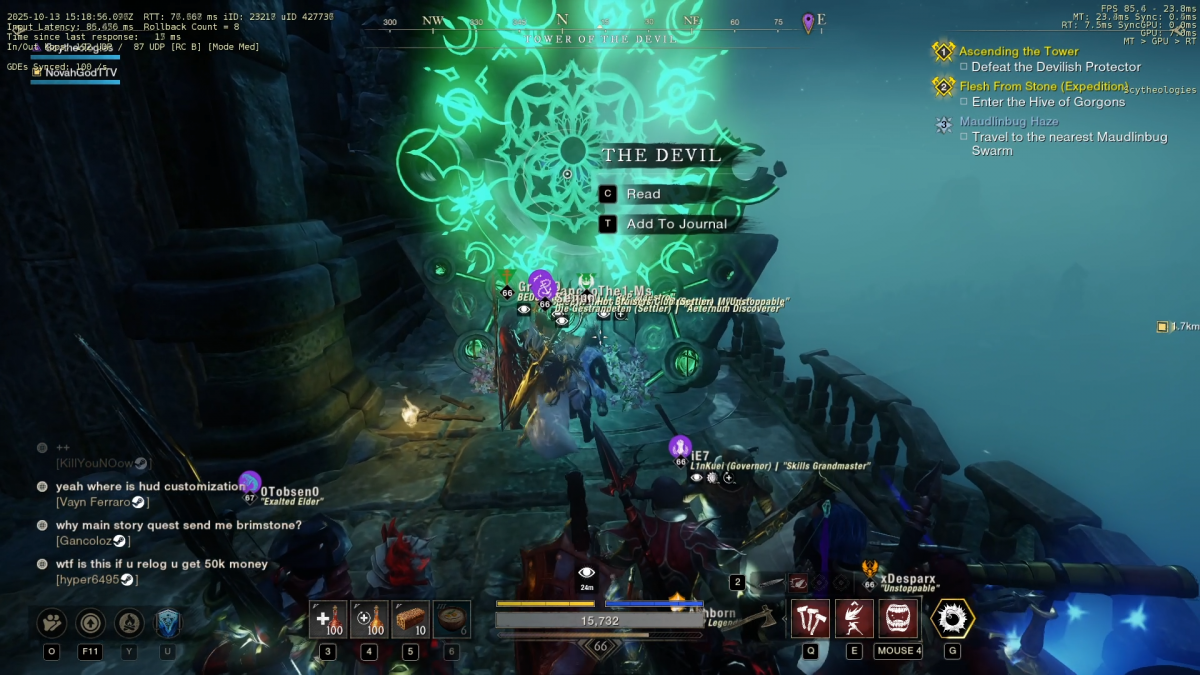Open the campfire camp icon
The image size is (1200, 675).
(129, 623)
